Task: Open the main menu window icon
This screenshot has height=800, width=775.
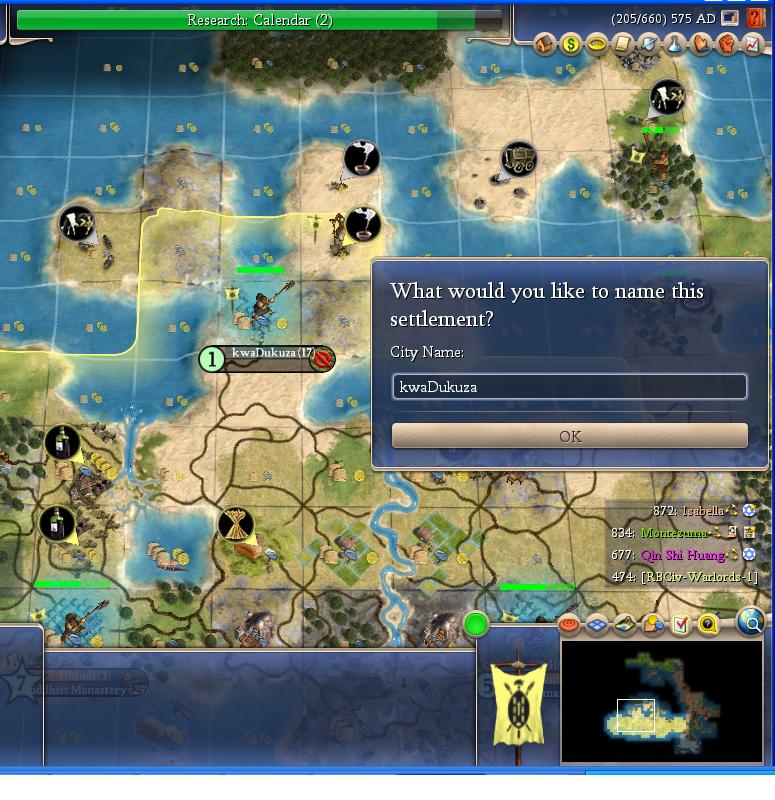Action: pos(731,19)
